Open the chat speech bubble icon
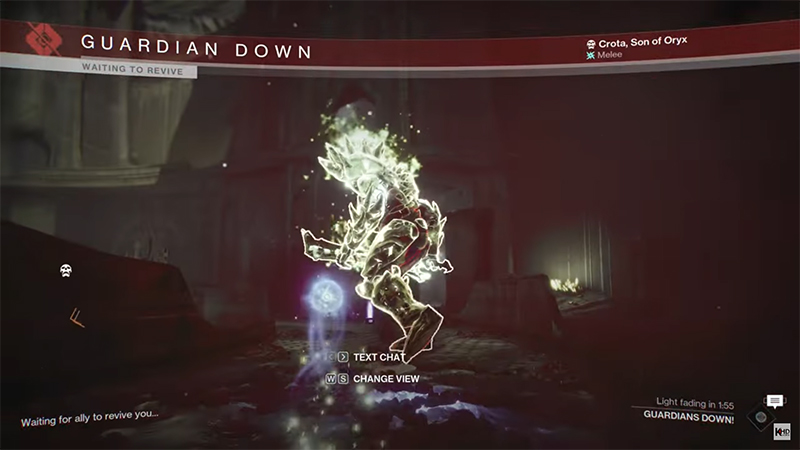The height and width of the screenshot is (450, 800). [x=774, y=402]
